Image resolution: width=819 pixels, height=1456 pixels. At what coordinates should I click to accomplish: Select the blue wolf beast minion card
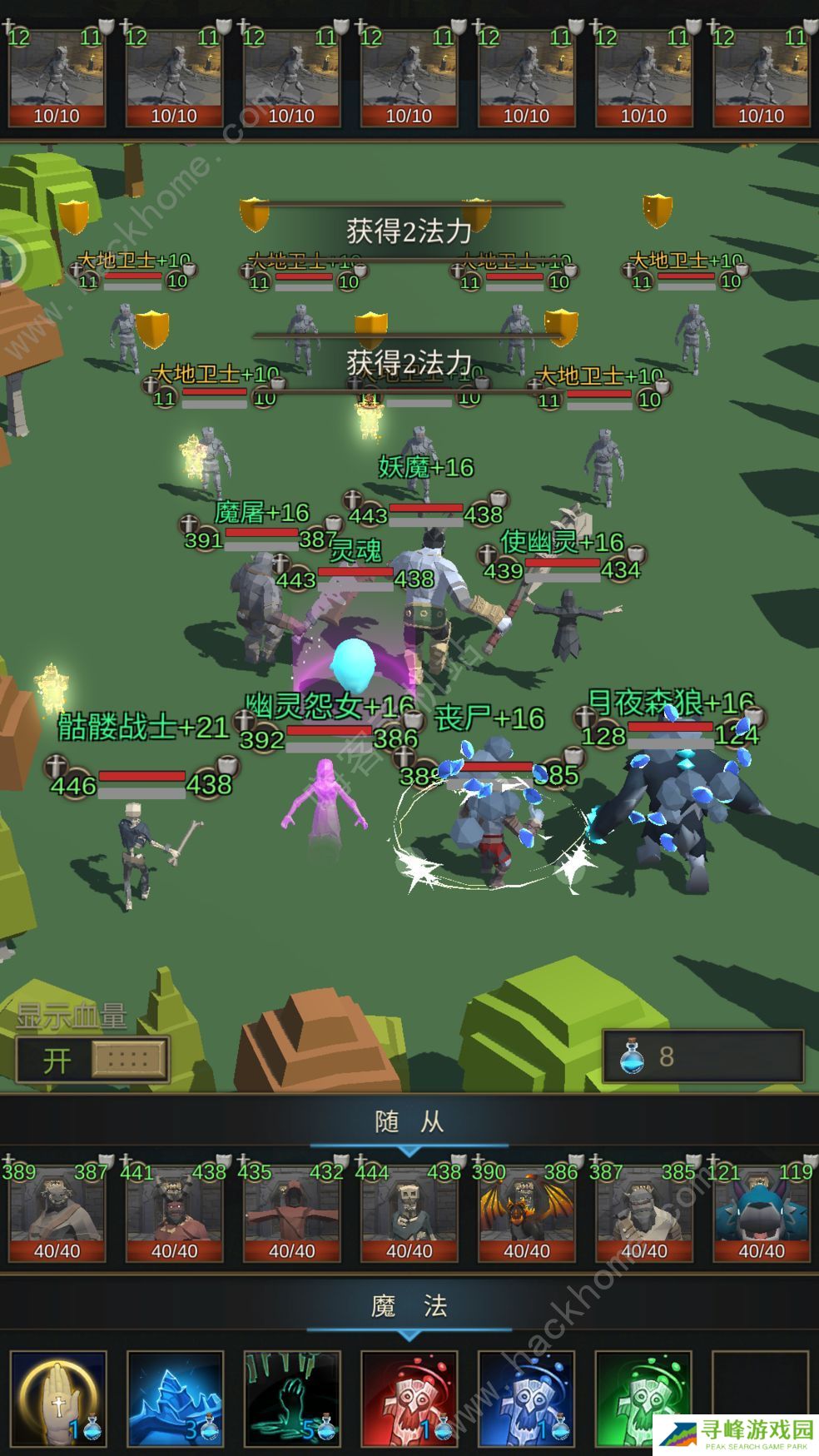click(761, 1213)
